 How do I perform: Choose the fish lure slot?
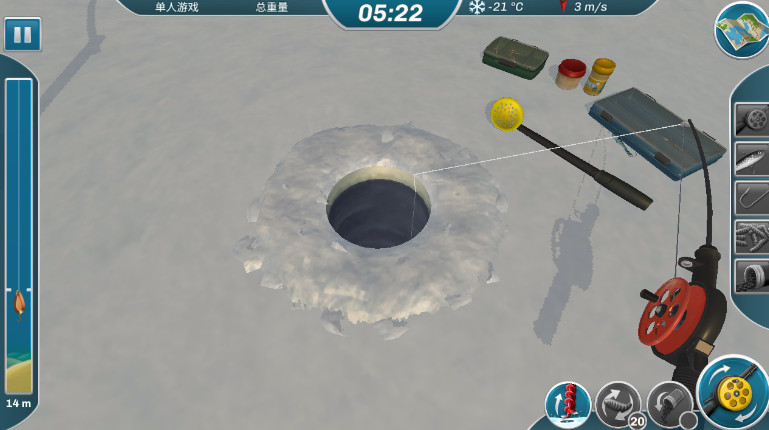pyautogui.click(x=751, y=158)
